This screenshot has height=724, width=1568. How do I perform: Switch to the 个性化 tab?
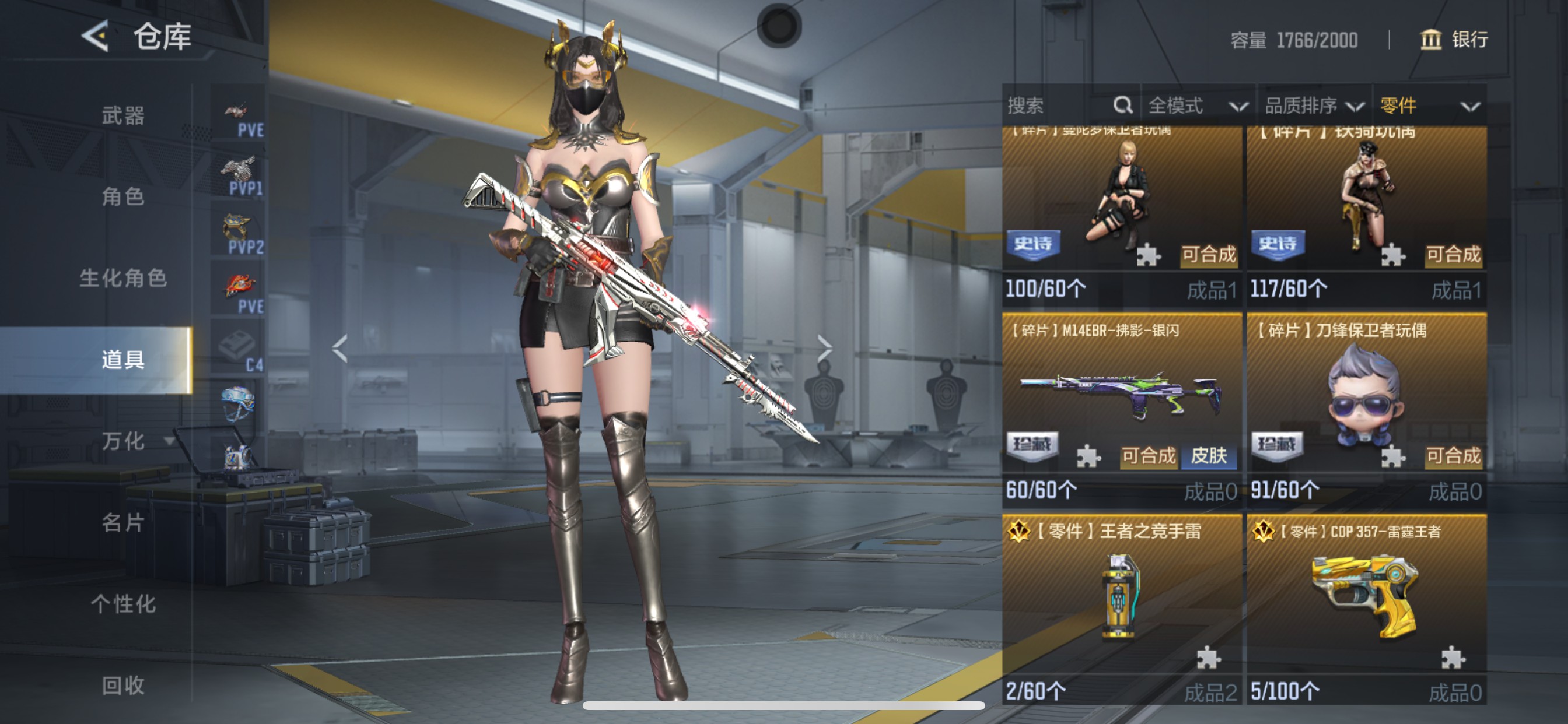point(123,604)
